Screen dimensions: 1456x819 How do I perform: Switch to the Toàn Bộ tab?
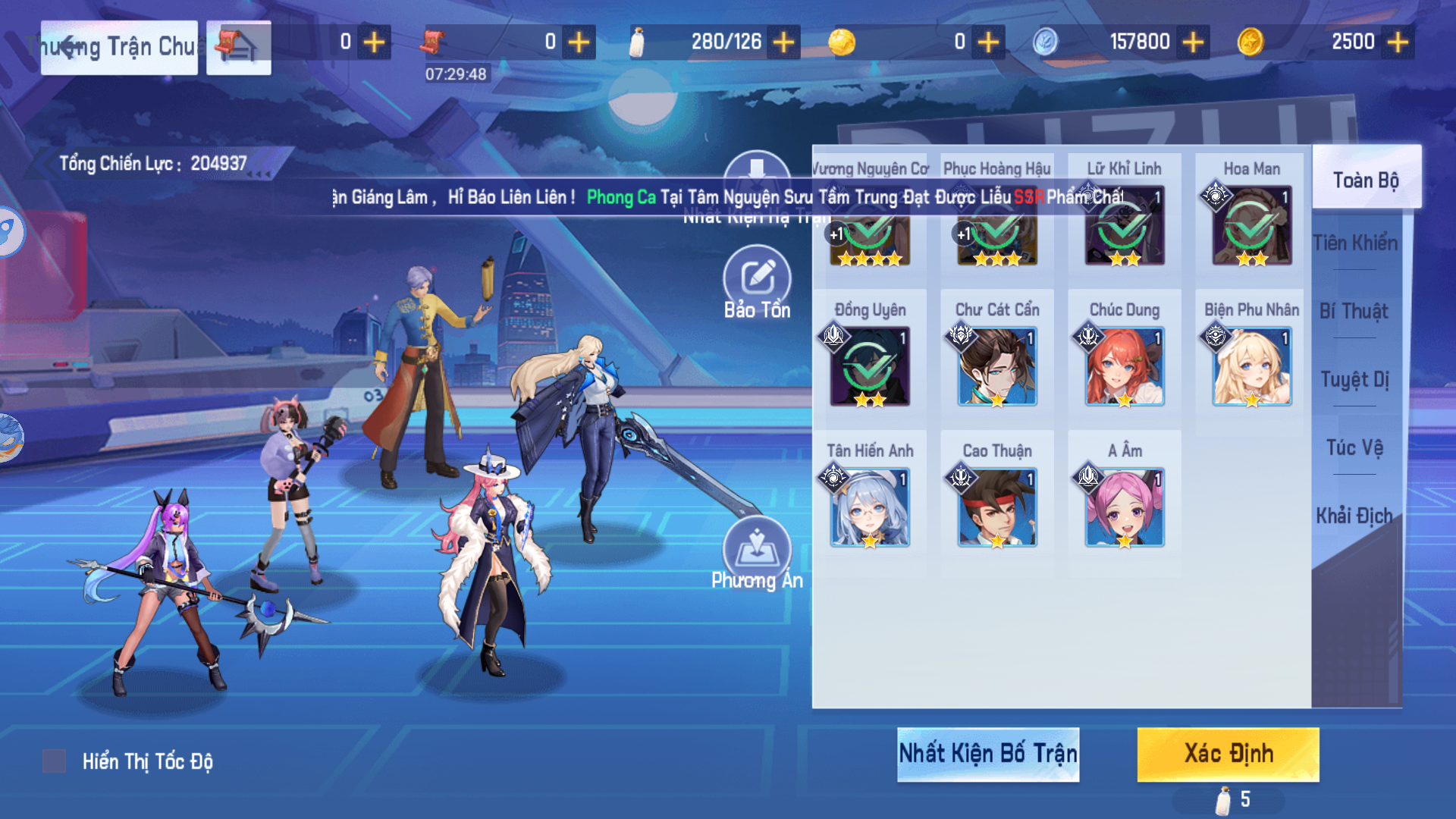point(1366,180)
